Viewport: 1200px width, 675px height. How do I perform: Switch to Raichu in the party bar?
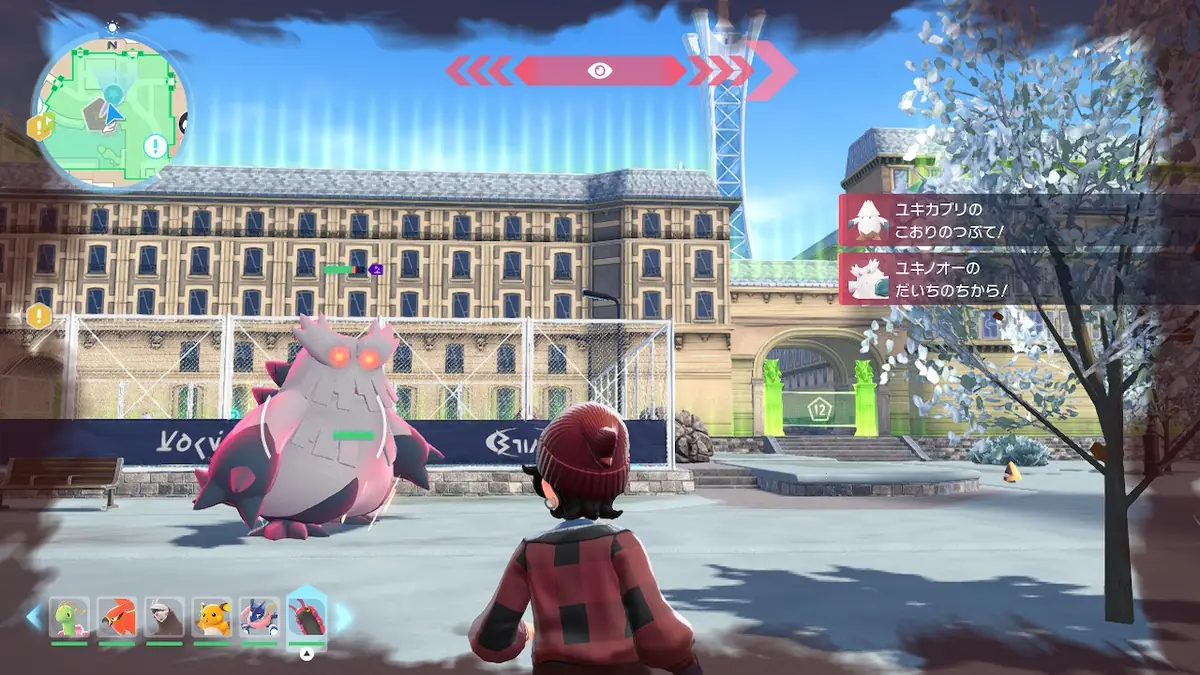pyautogui.click(x=212, y=618)
